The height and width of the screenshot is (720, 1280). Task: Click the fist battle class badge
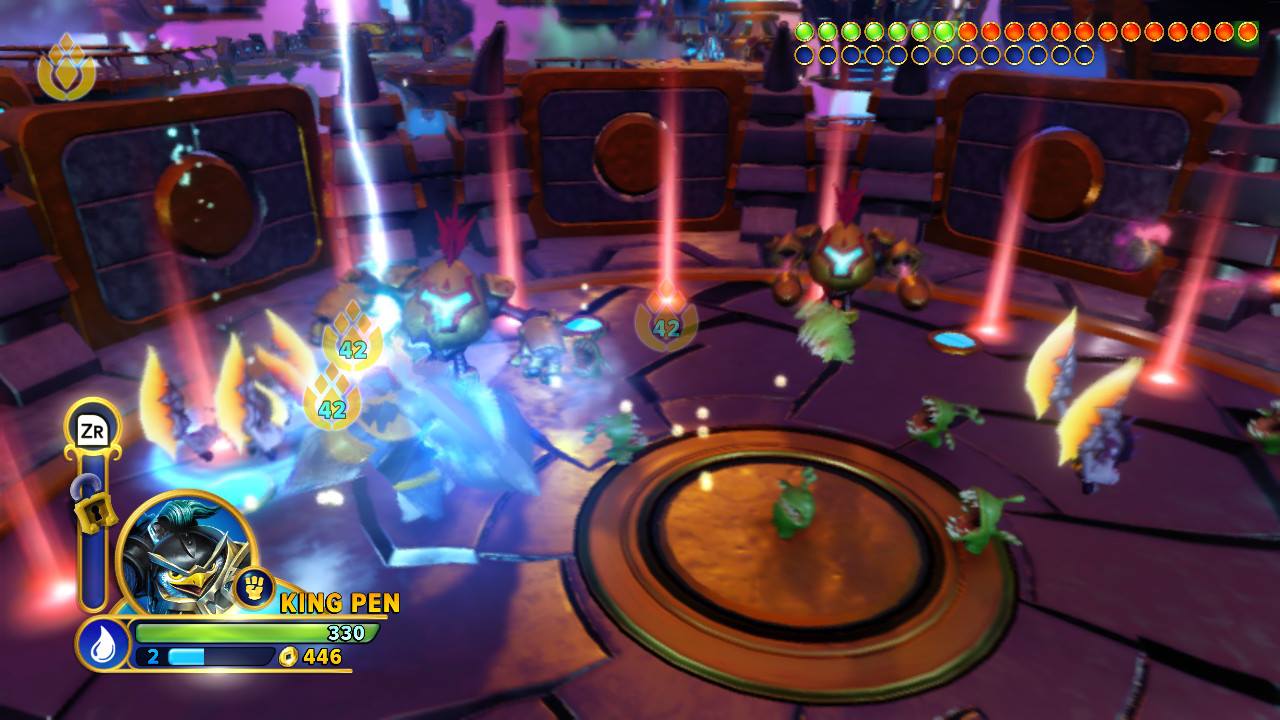pyautogui.click(x=254, y=588)
